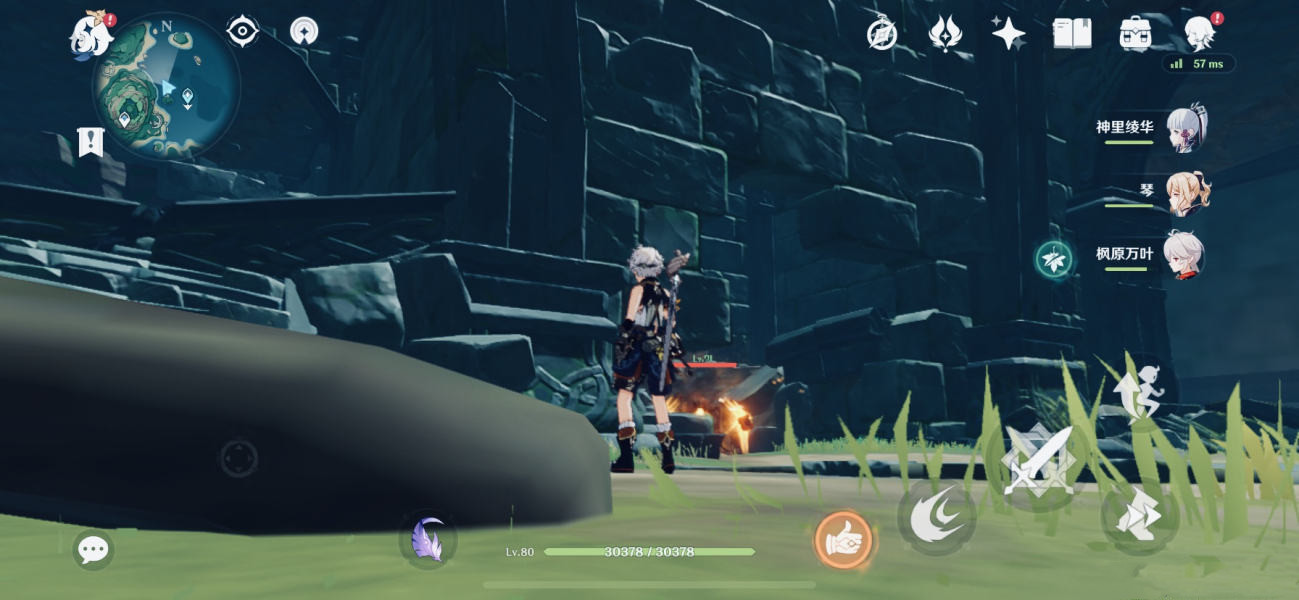Image resolution: width=1299 pixels, height=600 pixels.
Task: Tap the leaf icon beside 枫原万叶
Action: [x=1054, y=259]
